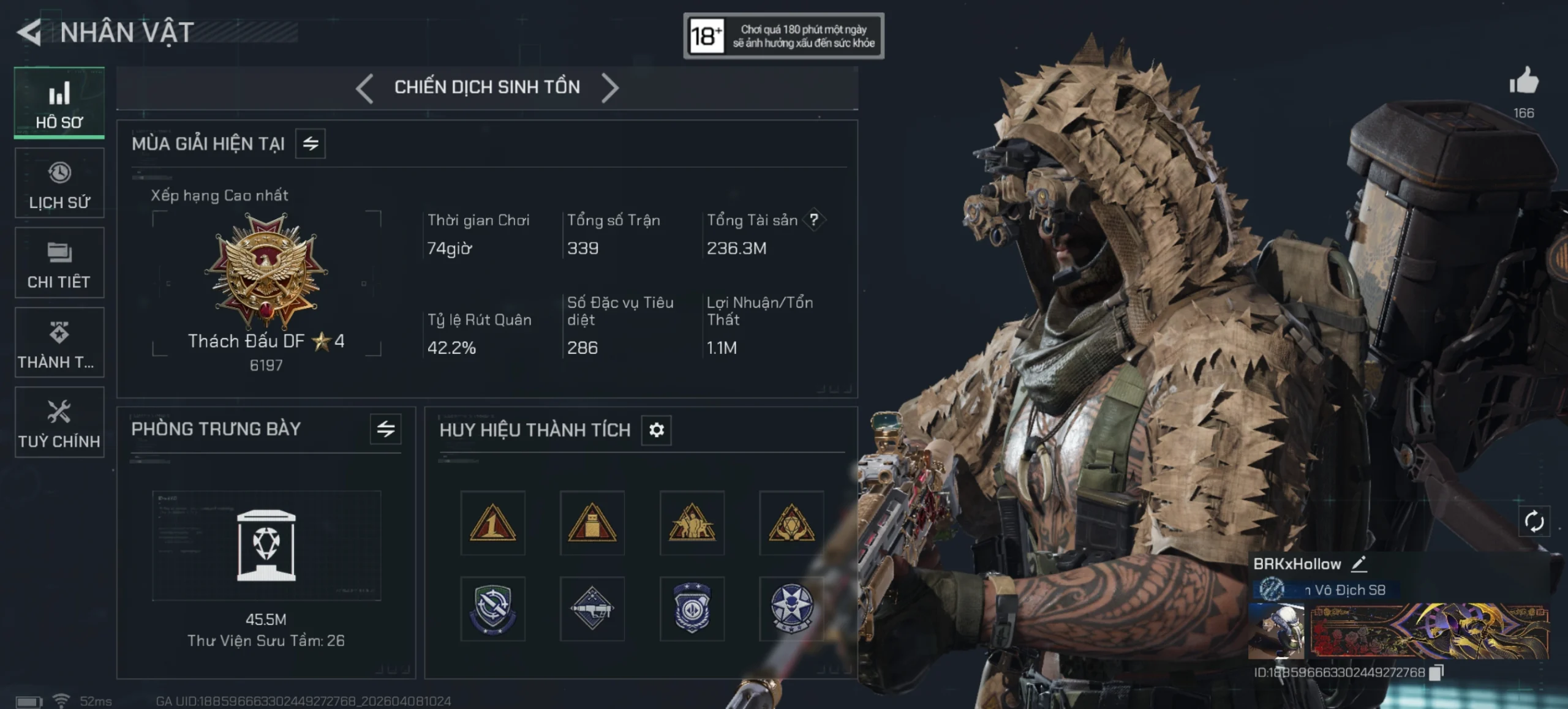
Task: Go to previous mode with left arrow
Action: (364, 88)
